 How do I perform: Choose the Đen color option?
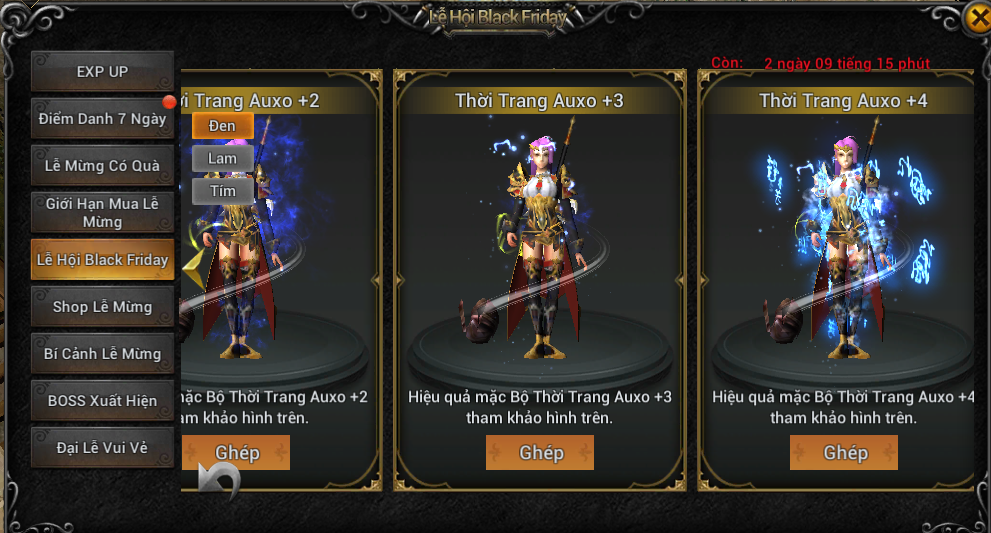222,126
